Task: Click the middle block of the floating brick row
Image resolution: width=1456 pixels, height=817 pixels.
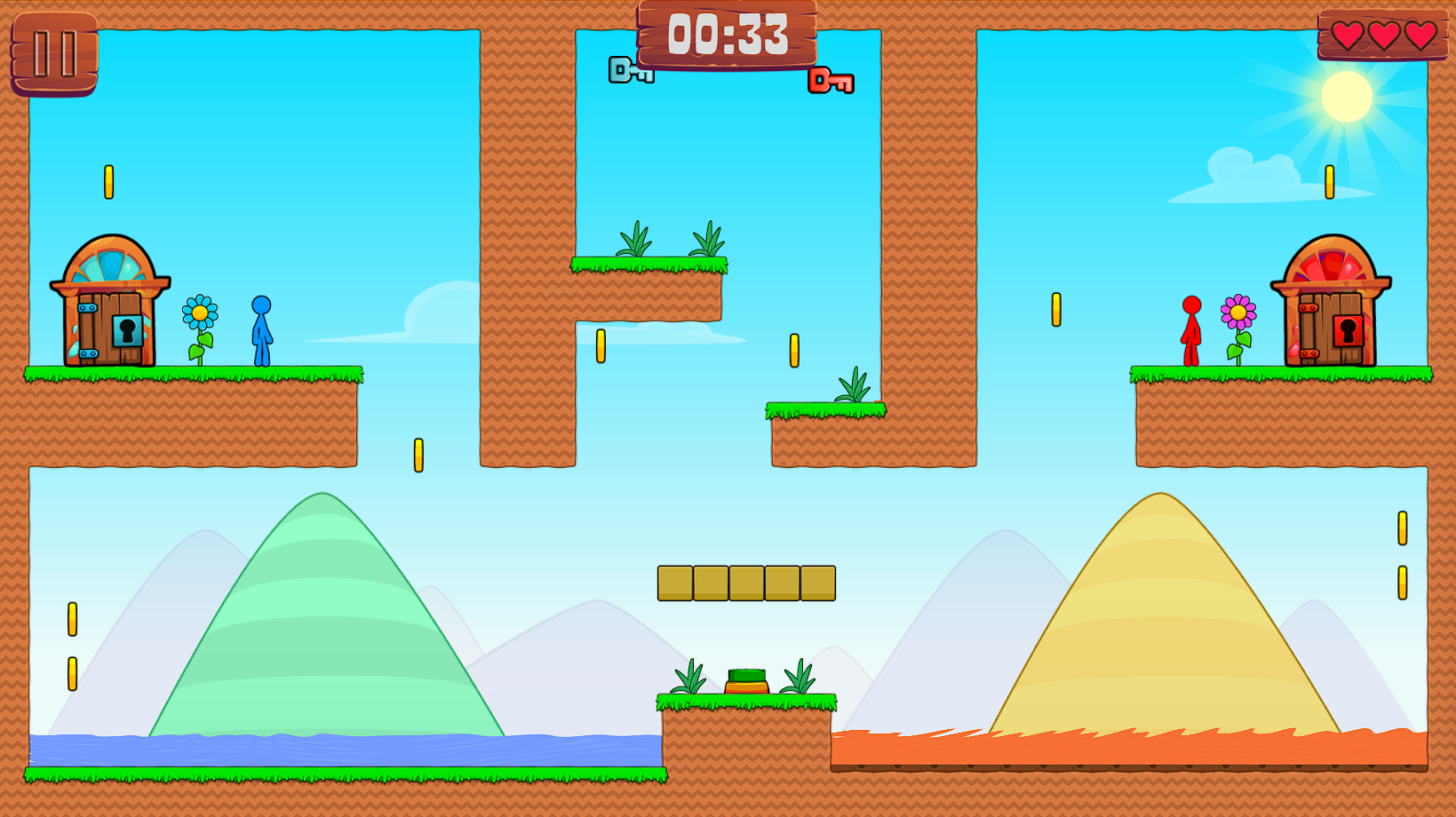Action: click(x=746, y=583)
